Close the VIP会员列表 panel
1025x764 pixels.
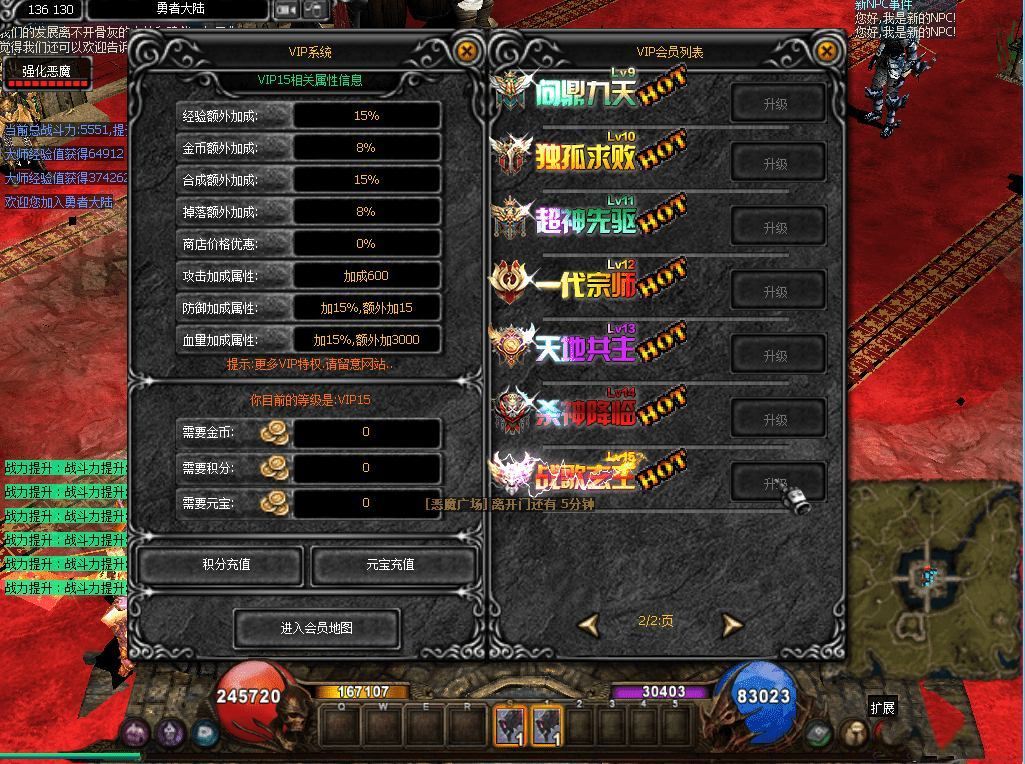pos(826,51)
